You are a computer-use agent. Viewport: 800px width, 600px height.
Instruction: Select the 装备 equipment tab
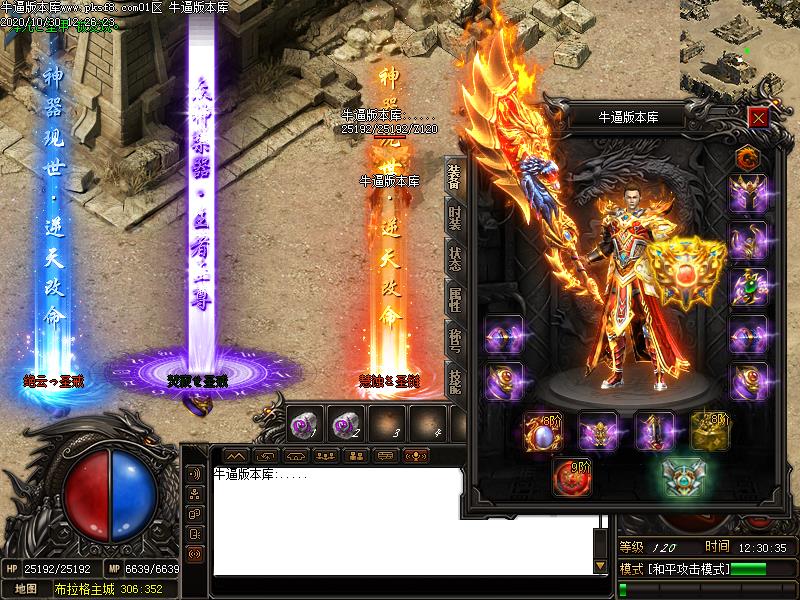point(455,177)
